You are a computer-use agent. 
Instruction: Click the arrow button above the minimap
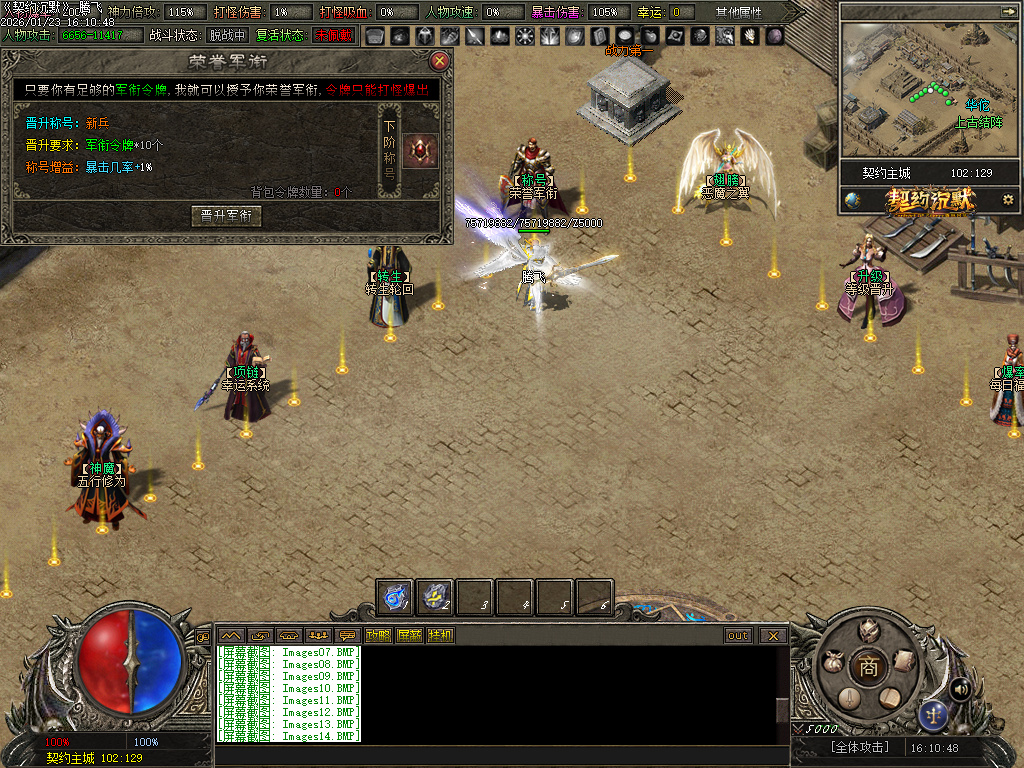tap(1006, 12)
